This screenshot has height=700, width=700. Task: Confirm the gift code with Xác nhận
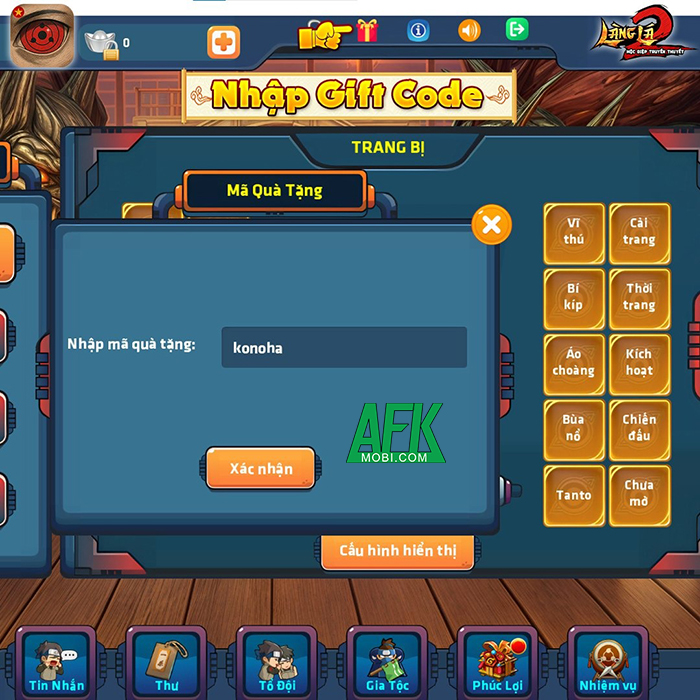261,468
